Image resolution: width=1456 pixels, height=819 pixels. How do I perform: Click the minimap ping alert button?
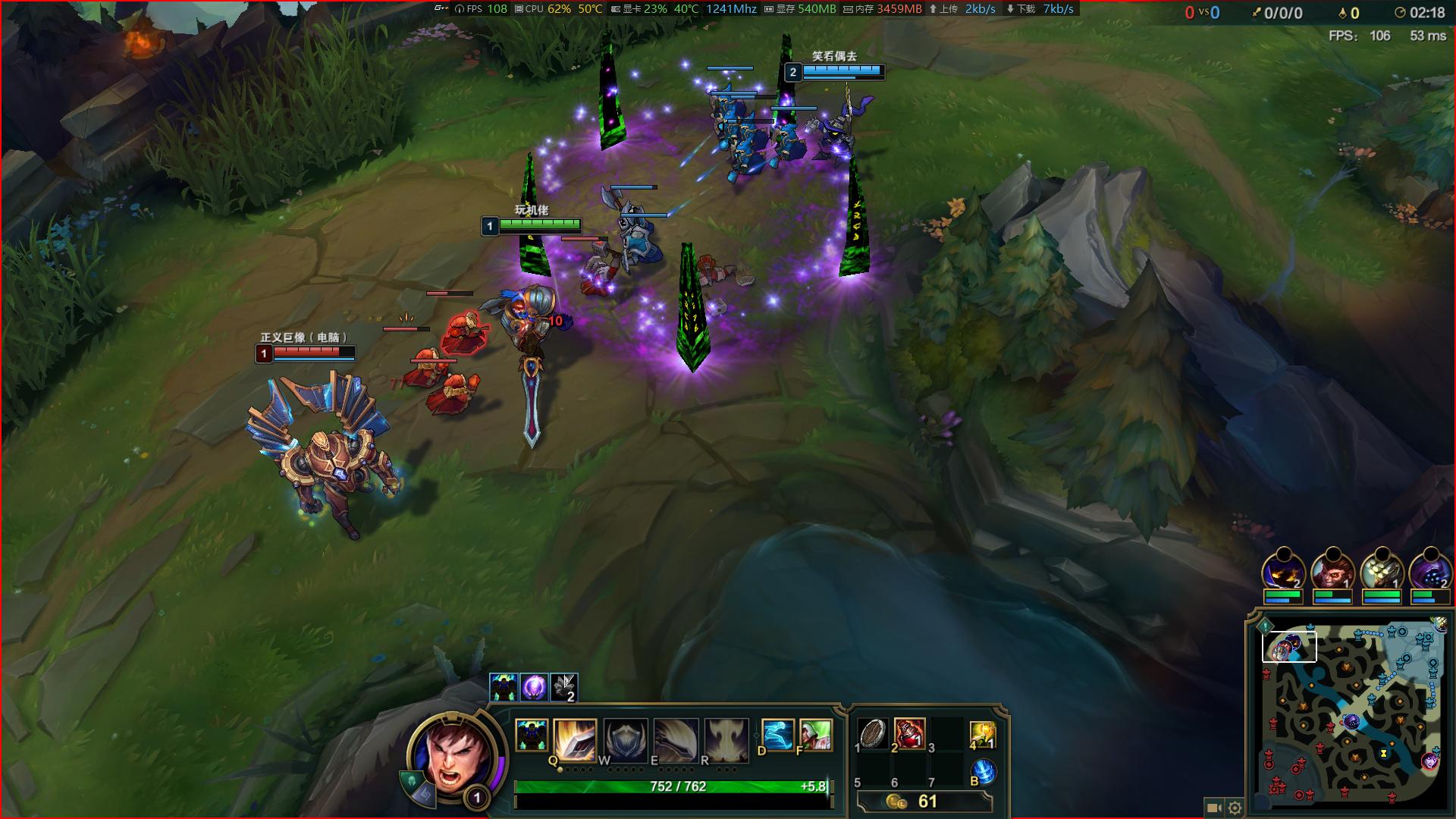pyautogui.click(x=1265, y=626)
